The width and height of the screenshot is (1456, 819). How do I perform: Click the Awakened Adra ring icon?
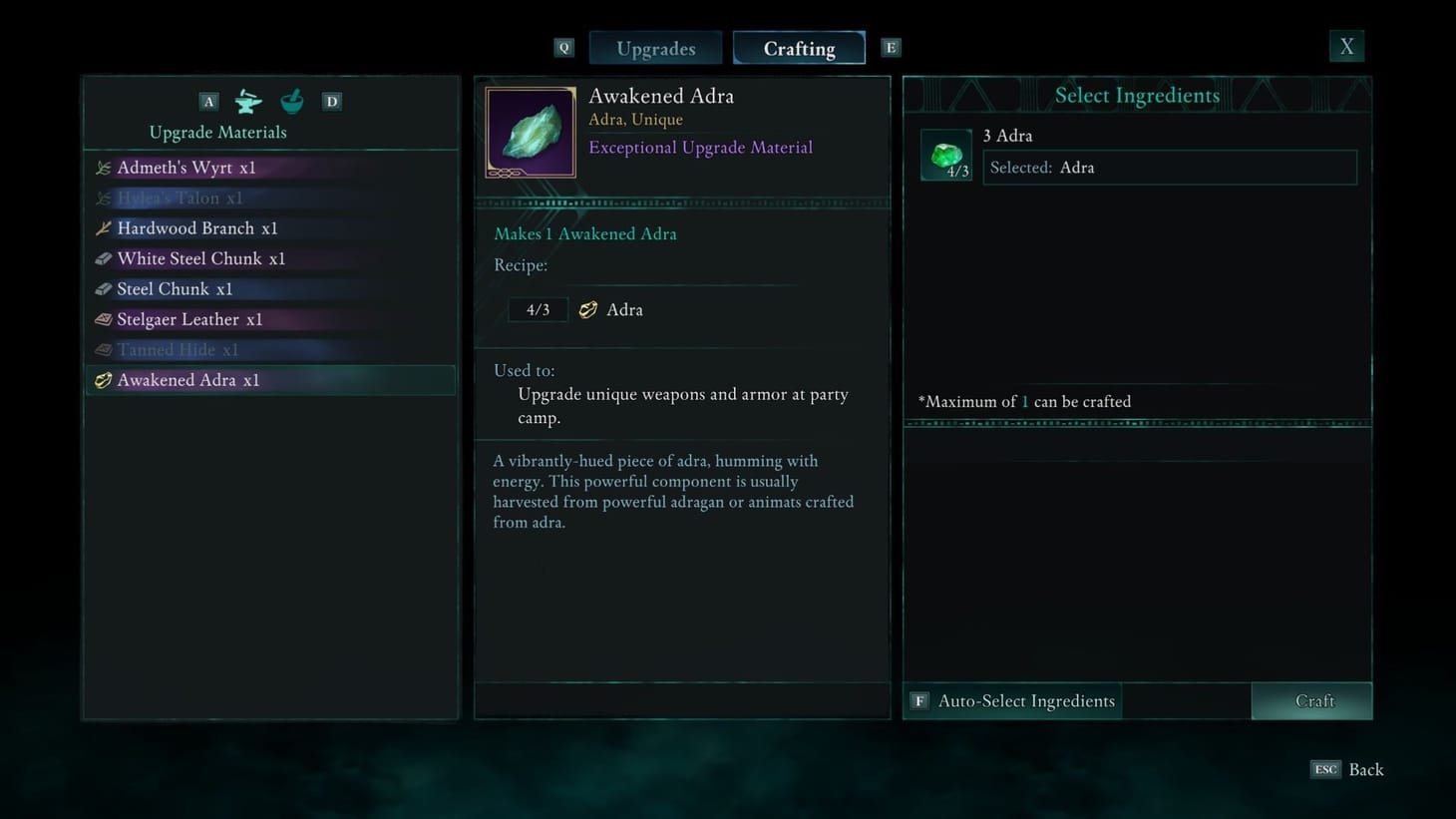(103, 380)
